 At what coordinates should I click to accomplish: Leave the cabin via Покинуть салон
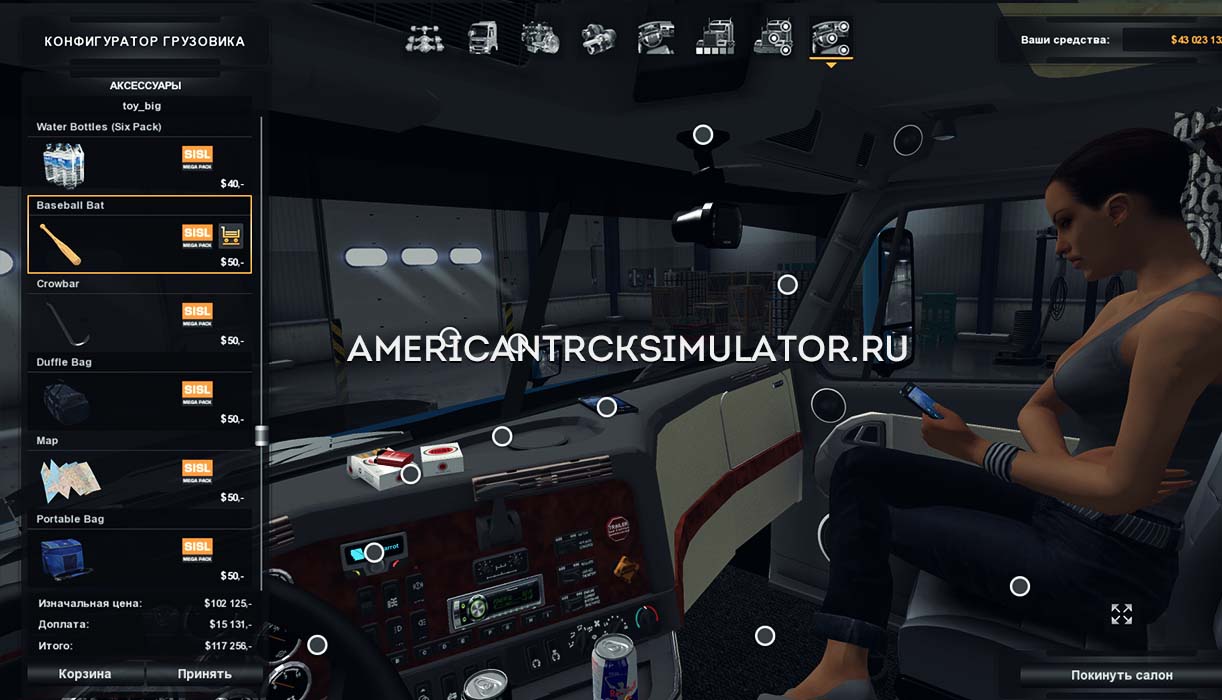(1121, 675)
